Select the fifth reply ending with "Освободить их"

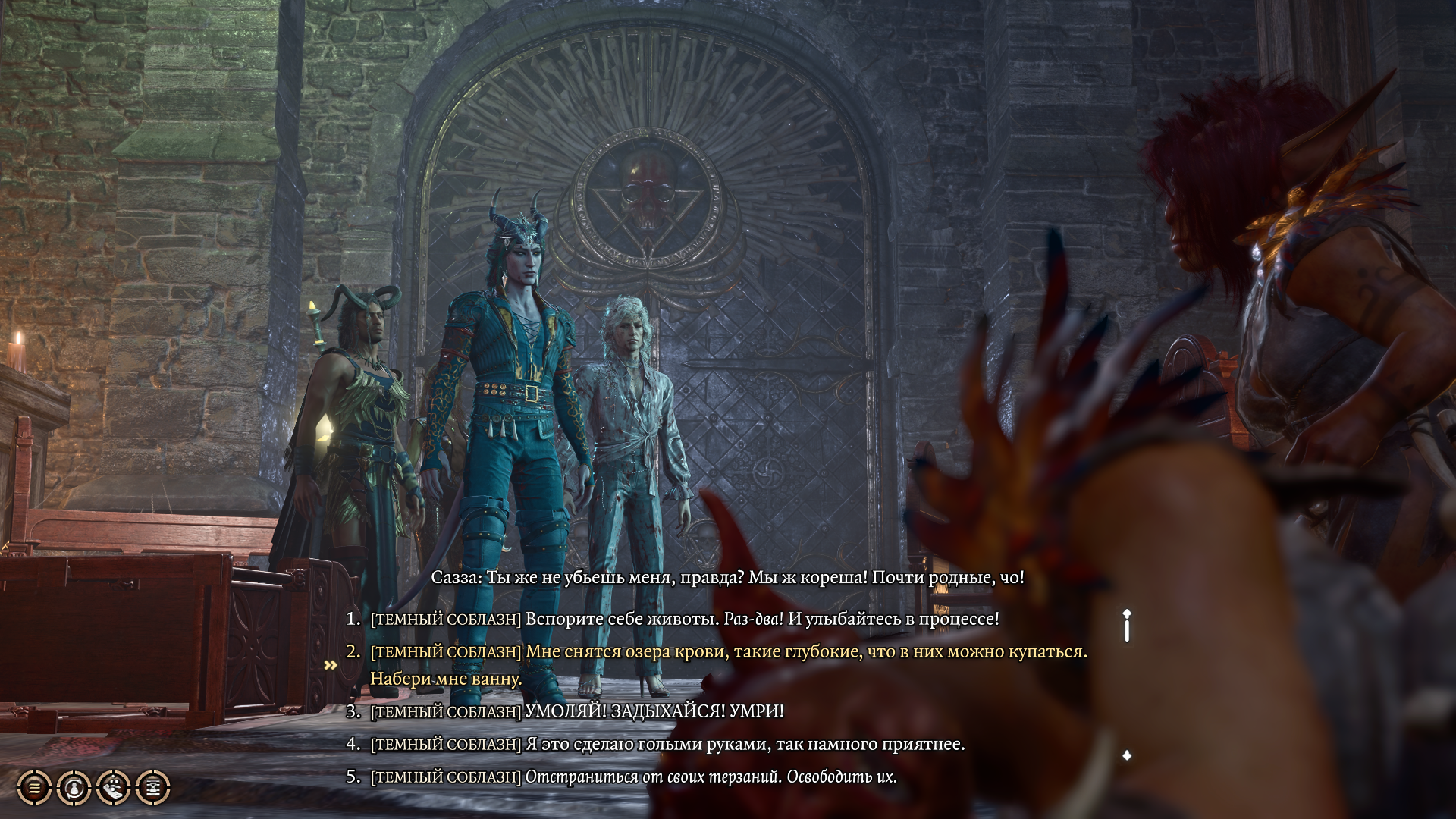634,777
